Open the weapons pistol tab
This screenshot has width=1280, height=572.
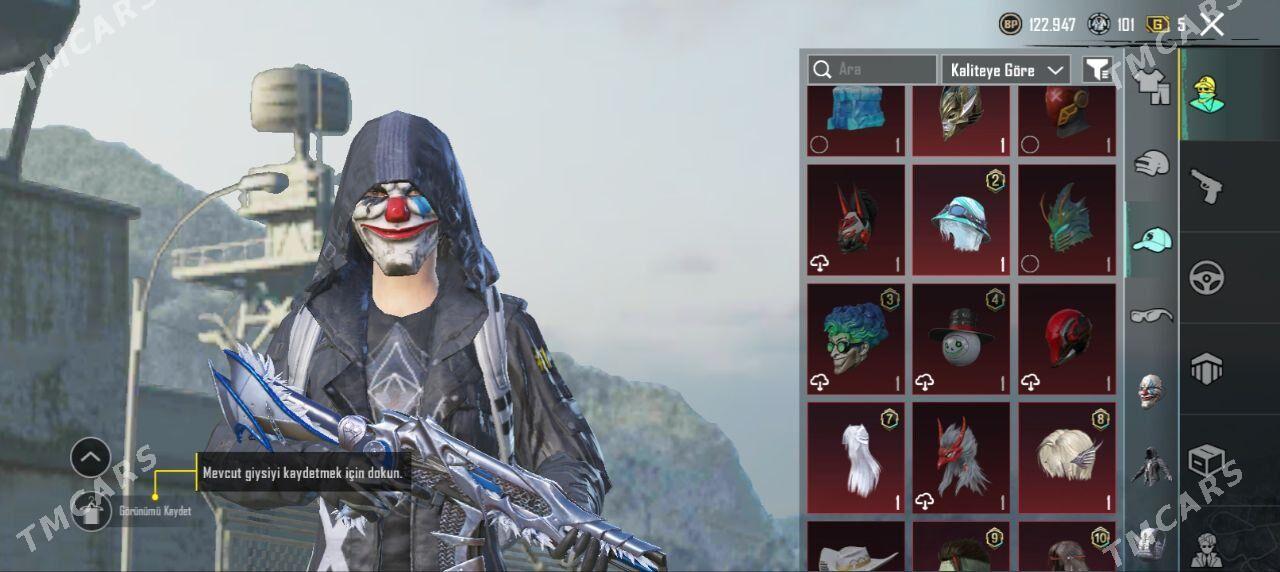pos(1207,185)
